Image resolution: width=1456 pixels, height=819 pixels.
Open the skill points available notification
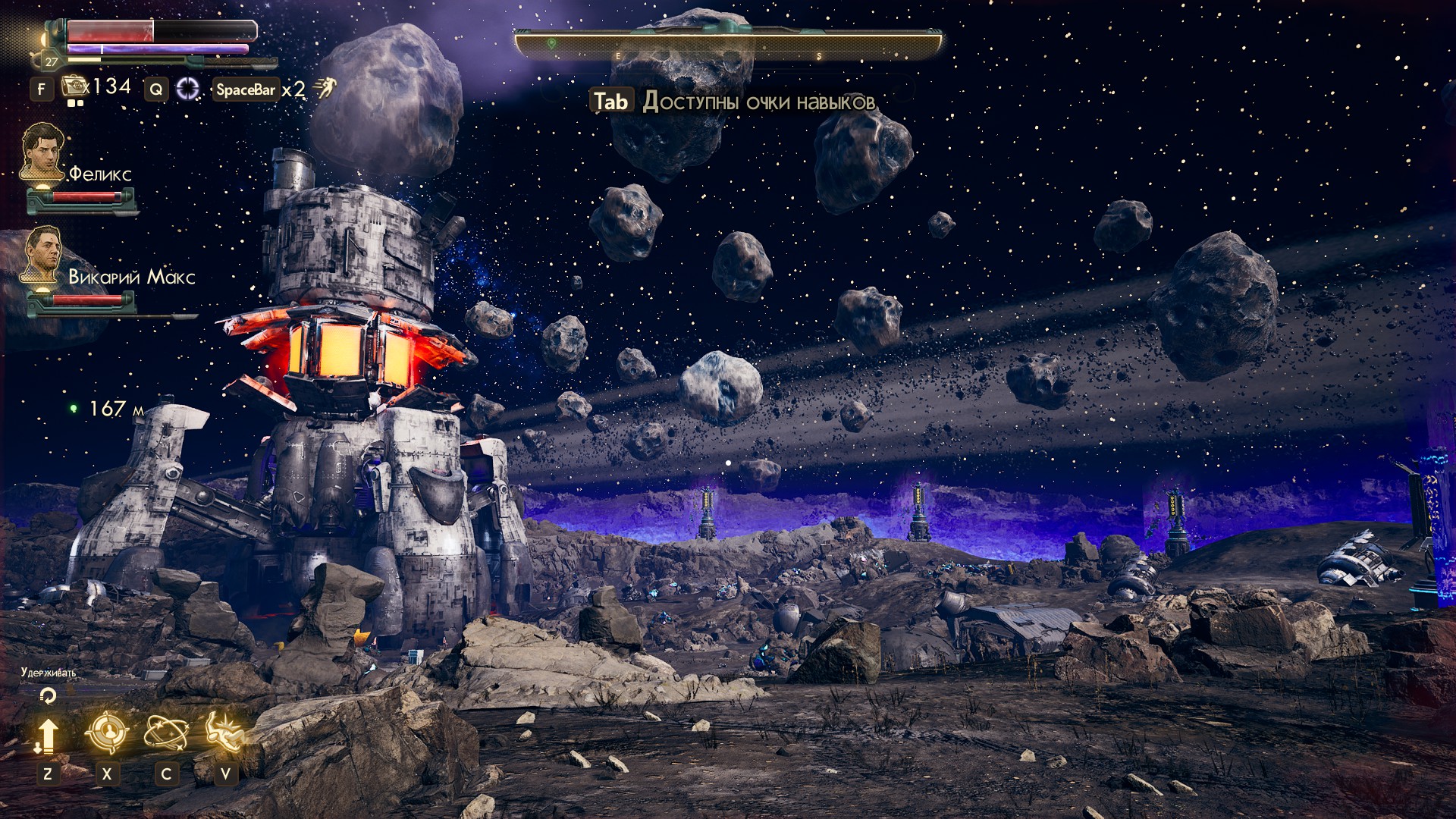733,102
